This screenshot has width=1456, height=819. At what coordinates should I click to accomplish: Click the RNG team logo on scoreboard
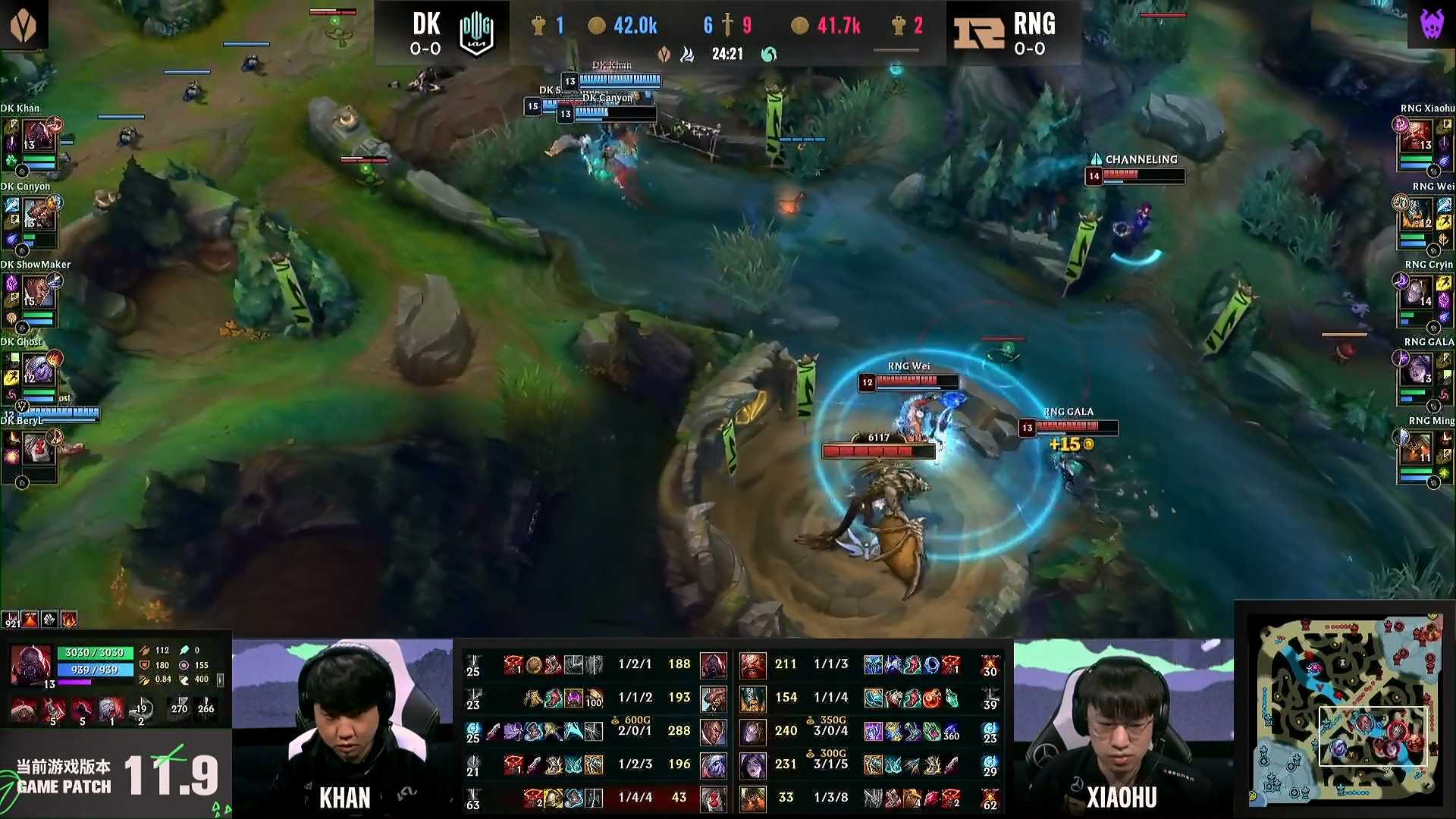(979, 34)
